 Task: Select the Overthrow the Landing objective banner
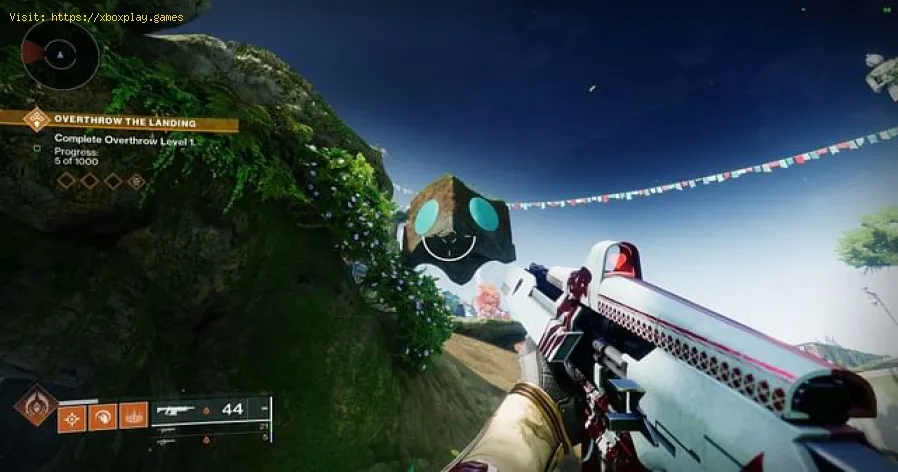[x=125, y=122]
